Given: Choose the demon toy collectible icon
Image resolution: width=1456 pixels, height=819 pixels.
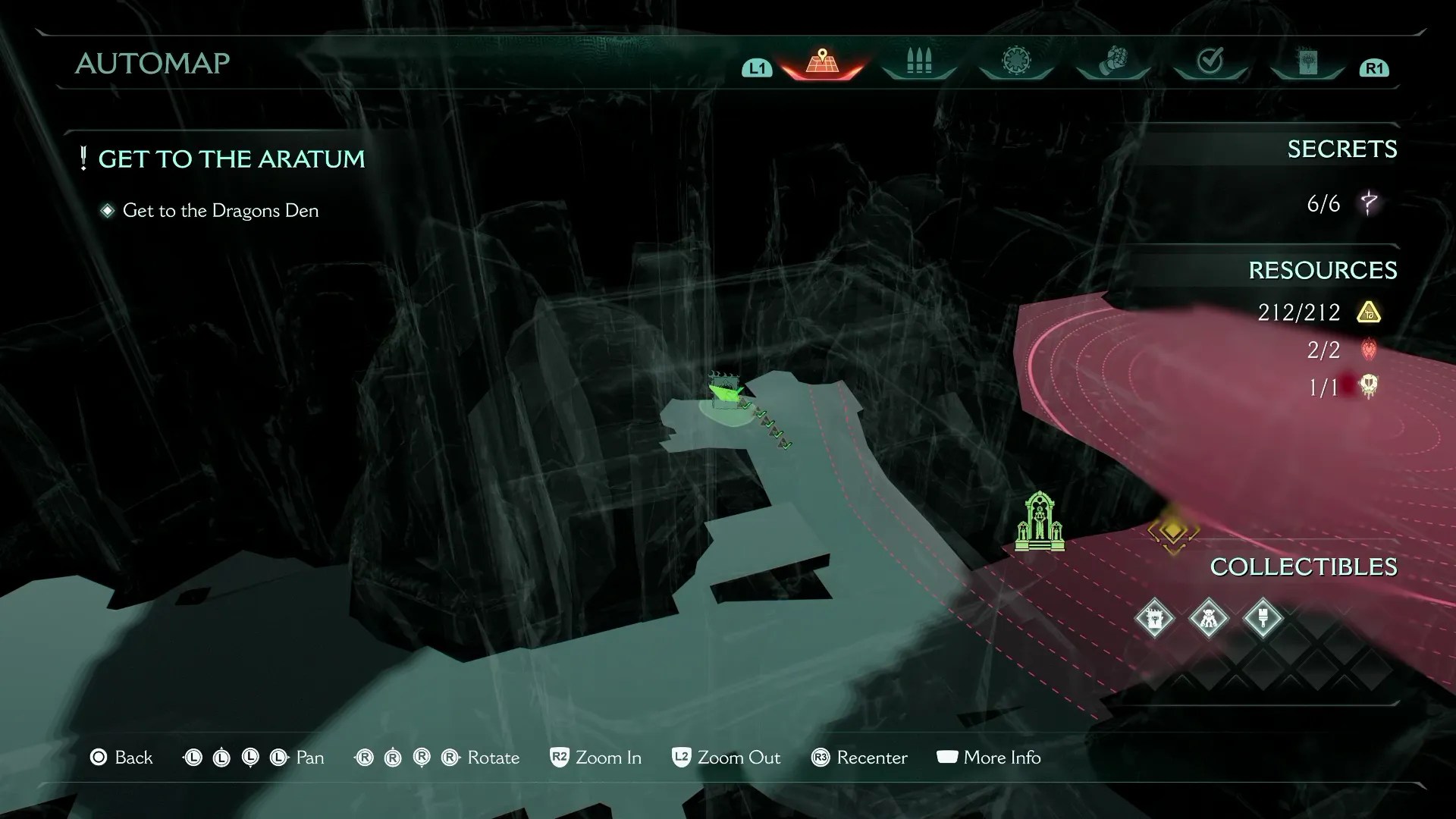Looking at the screenshot, I should pos(1209,619).
